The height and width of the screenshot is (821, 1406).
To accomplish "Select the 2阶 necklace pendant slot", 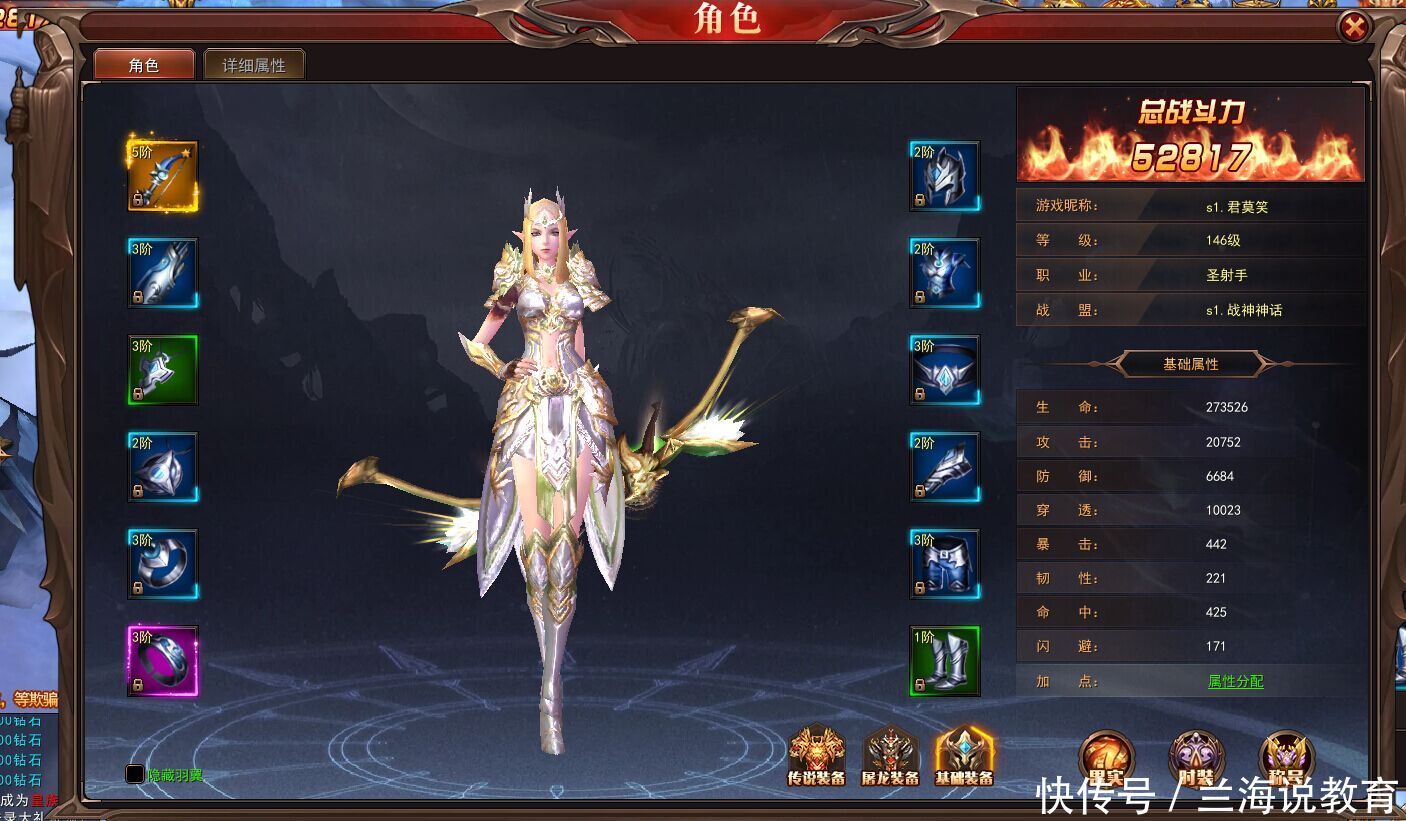I will [x=163, y=467].
